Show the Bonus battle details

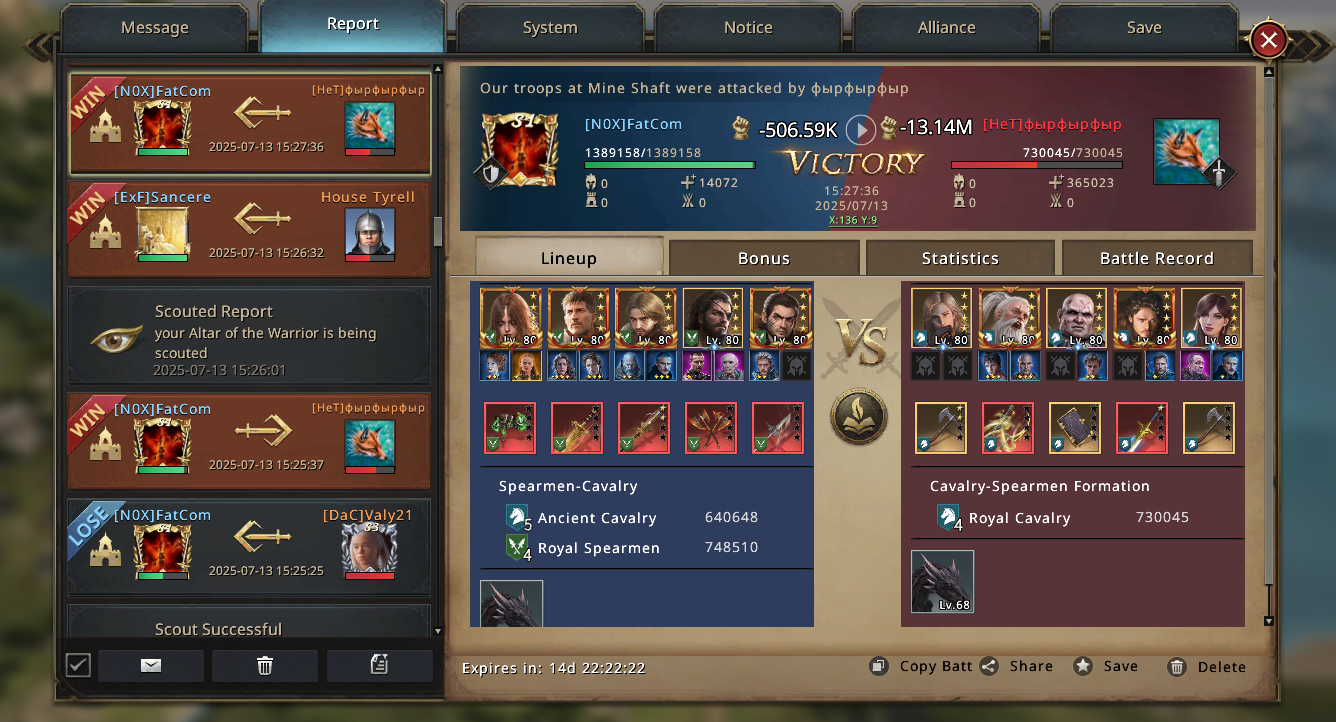tap(764, 258)
